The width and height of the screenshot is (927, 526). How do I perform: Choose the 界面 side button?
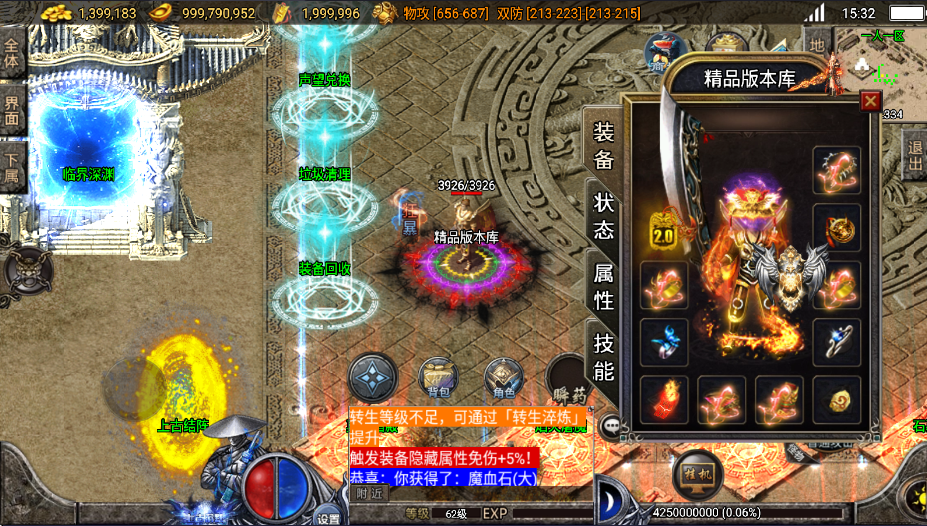point(12,111)
